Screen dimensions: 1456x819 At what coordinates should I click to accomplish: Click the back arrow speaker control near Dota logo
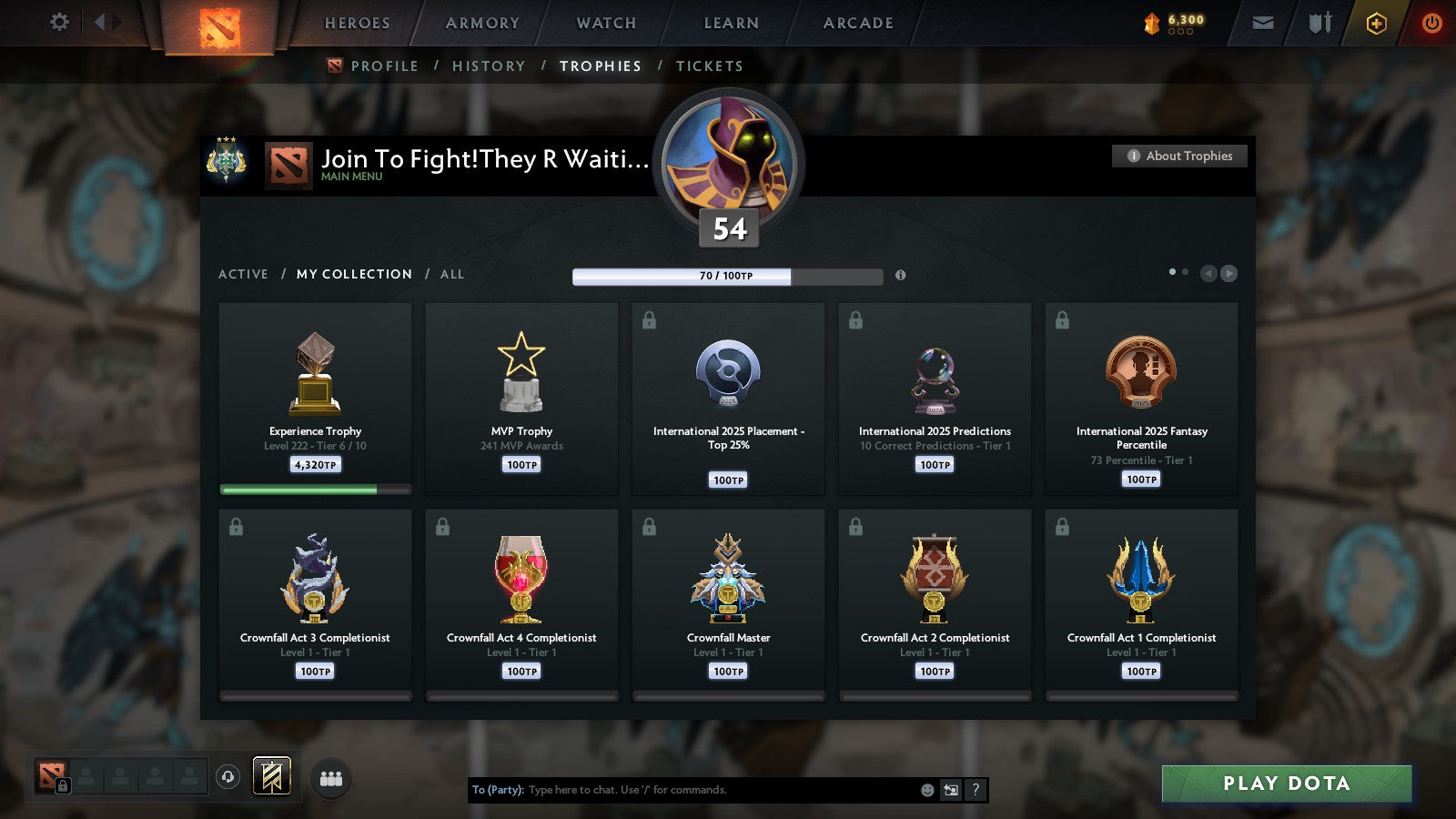[100, 20]
